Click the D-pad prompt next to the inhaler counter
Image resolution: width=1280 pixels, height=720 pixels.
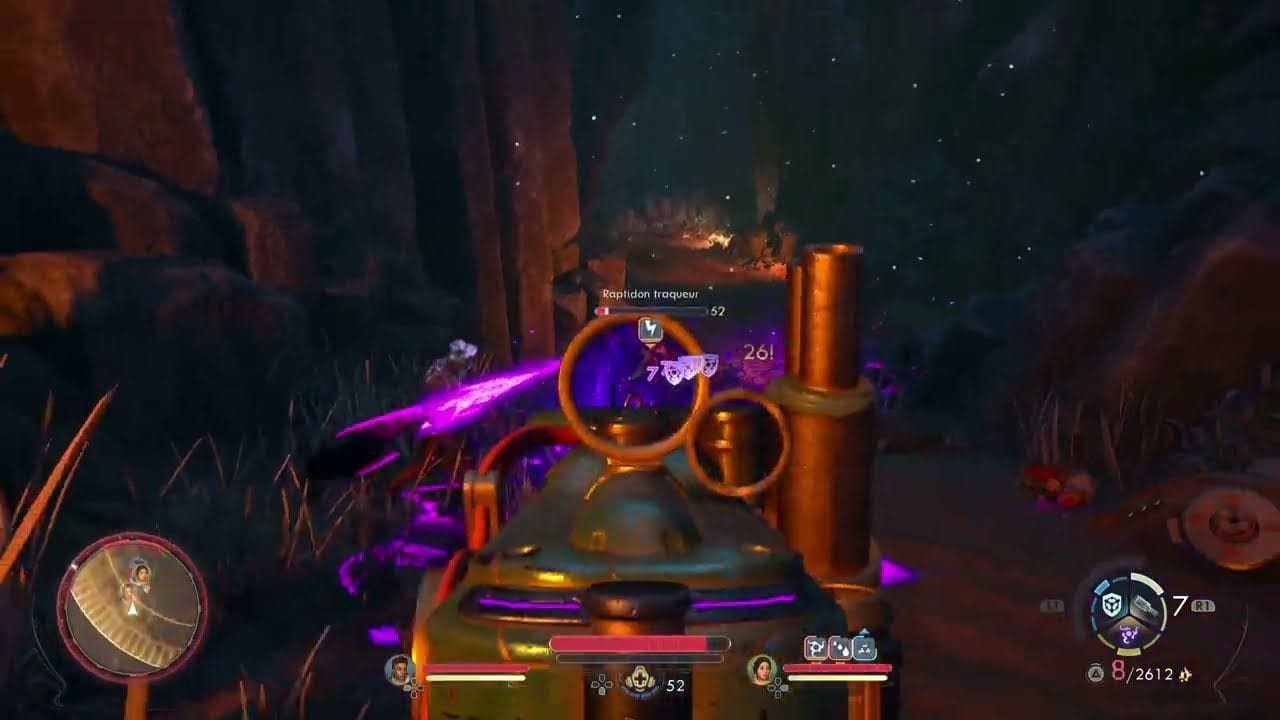[x=602, y=685]
